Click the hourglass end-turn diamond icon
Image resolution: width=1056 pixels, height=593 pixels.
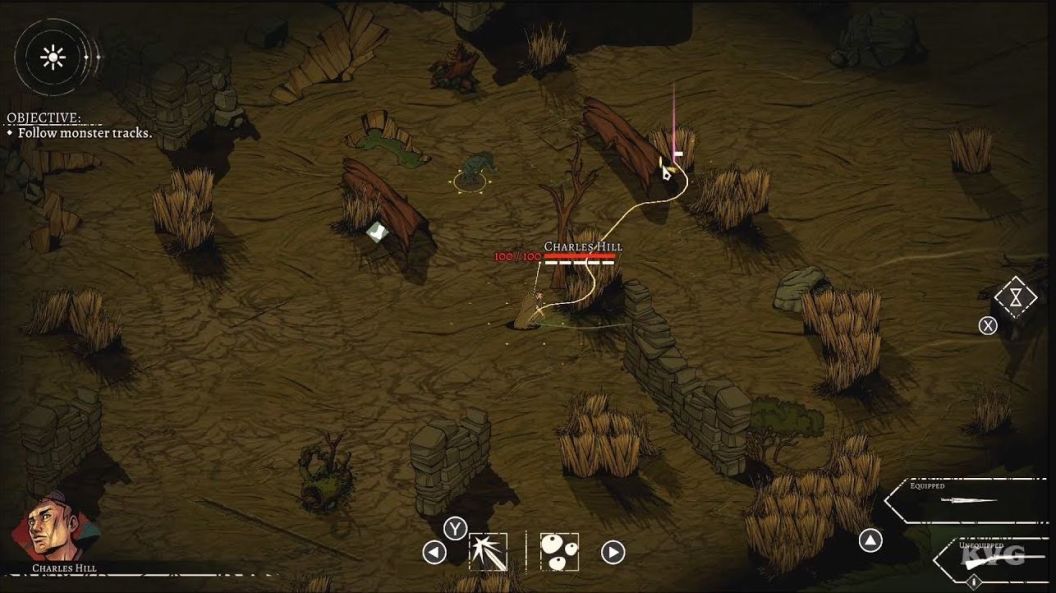click(1016, 297)
